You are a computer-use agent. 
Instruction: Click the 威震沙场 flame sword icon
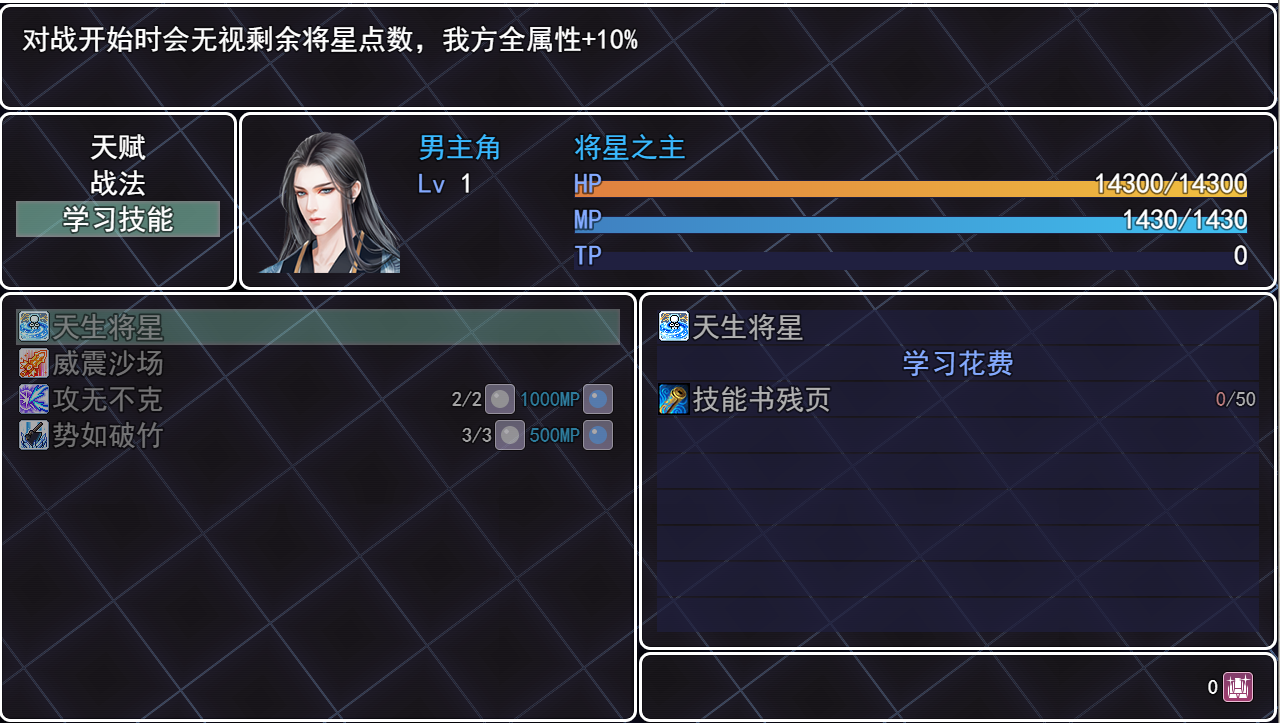33,362
